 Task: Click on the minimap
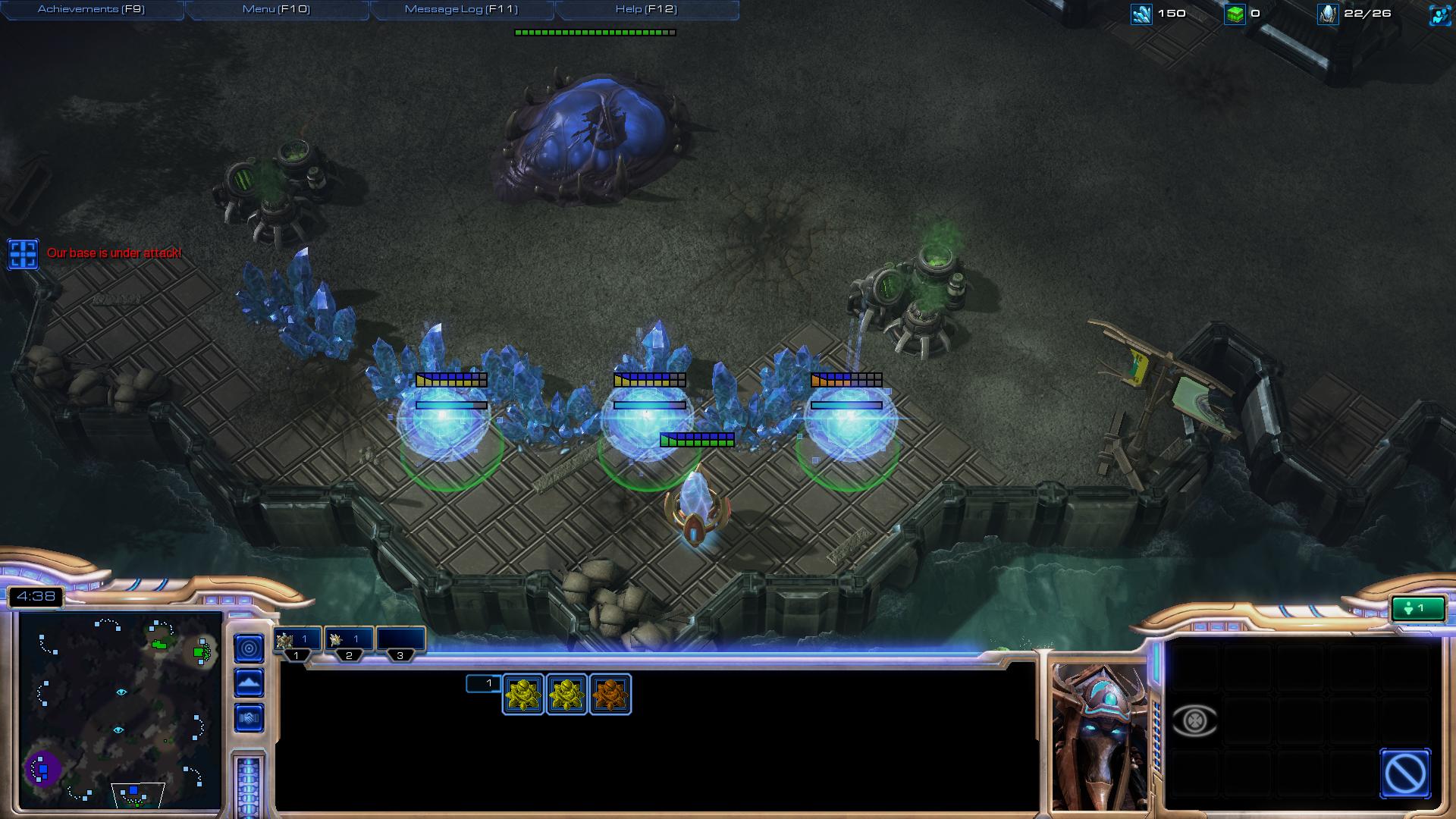point(120,709)
